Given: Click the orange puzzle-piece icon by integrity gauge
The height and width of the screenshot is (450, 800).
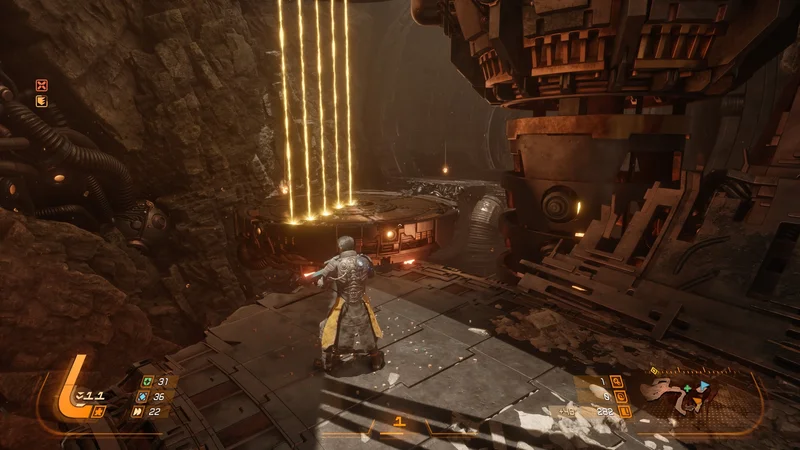Looking at the screenshot, I should 98,411.
